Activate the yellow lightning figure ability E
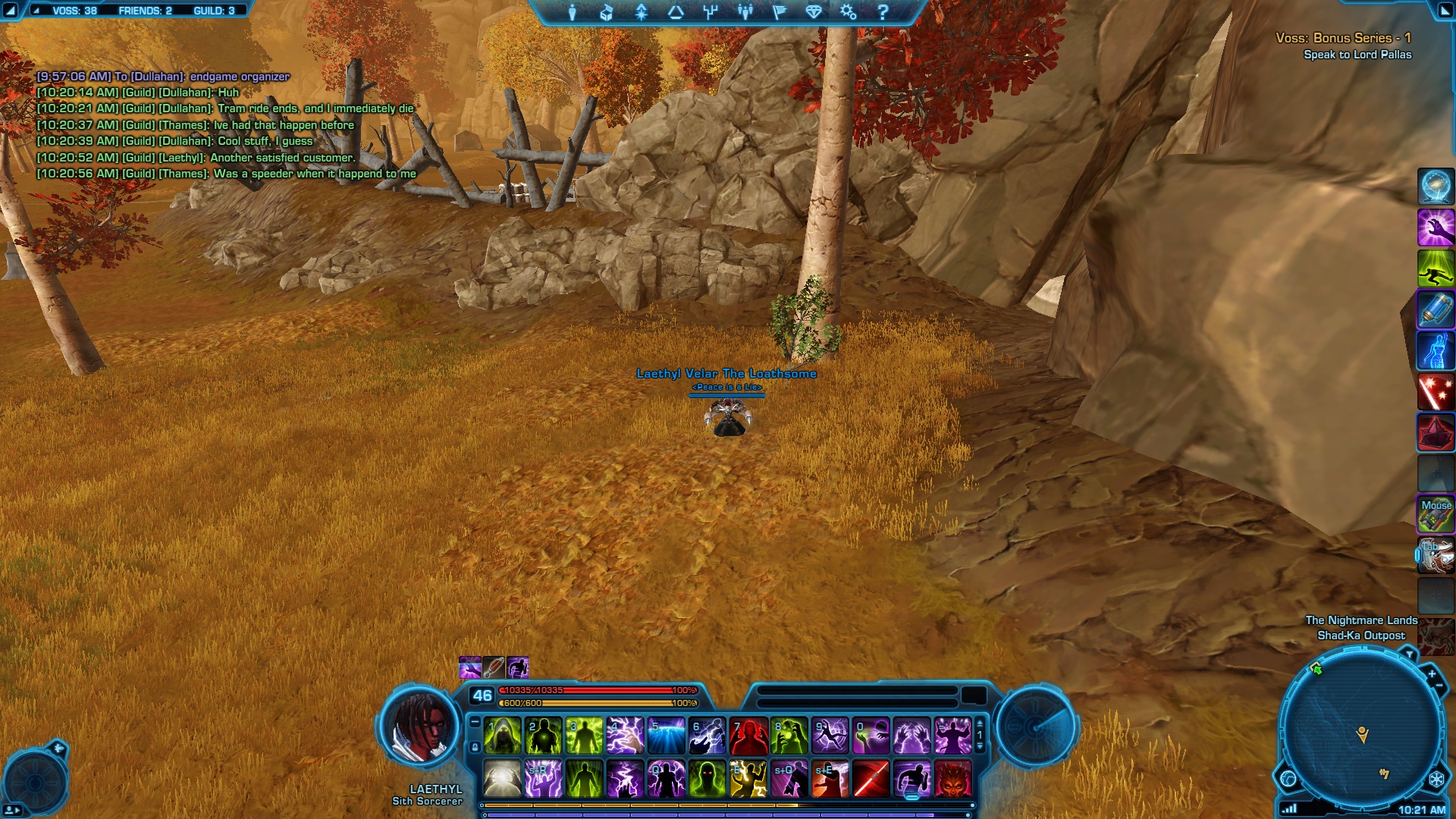 point(748,779)
